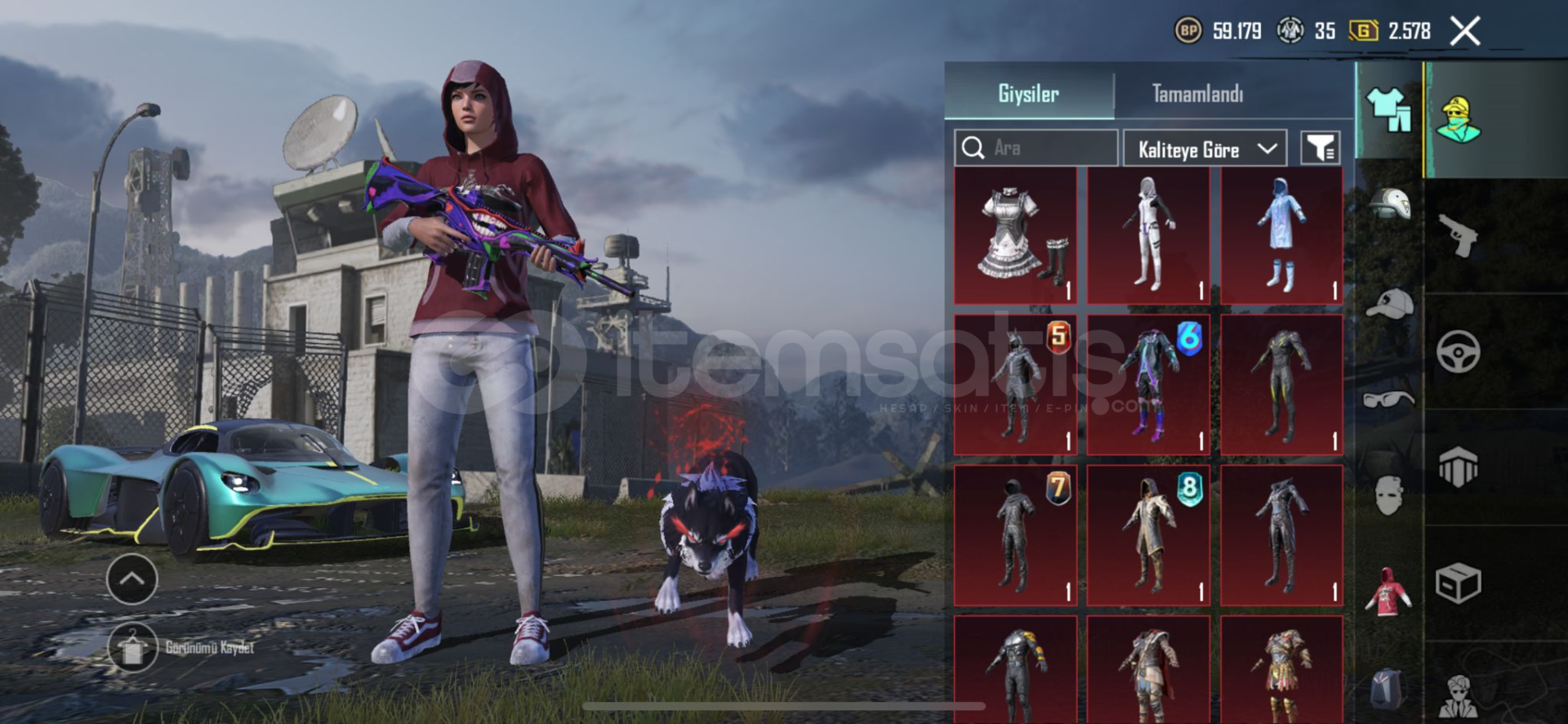Select the level 6 purple neon outfit

[1148, 385]
